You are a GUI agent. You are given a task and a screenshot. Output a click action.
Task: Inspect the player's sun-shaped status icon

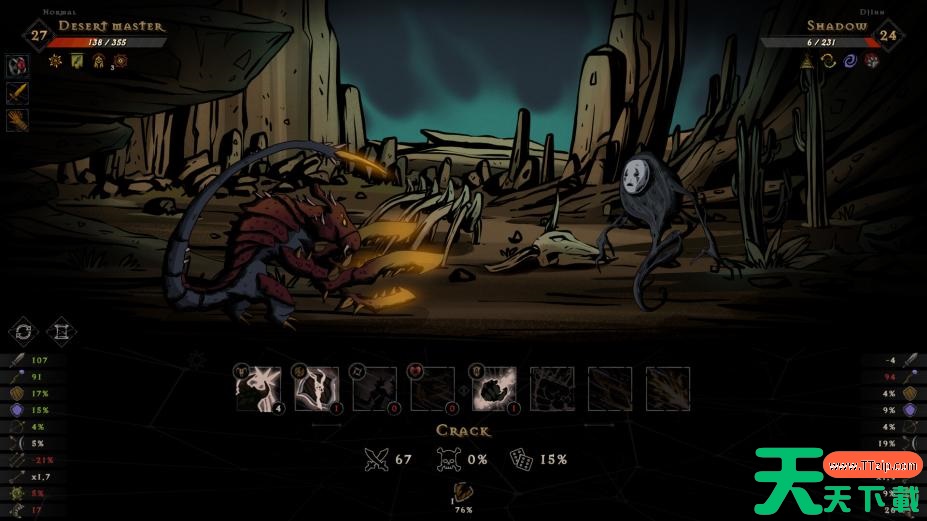56,61
